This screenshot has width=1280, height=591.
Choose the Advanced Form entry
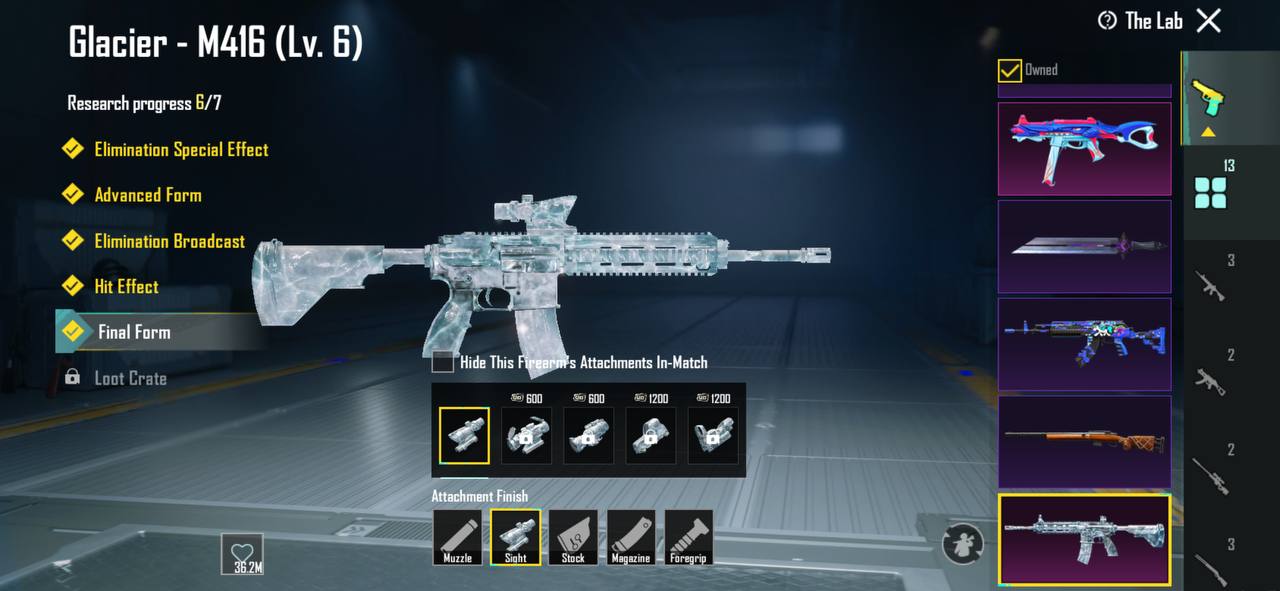147,196
